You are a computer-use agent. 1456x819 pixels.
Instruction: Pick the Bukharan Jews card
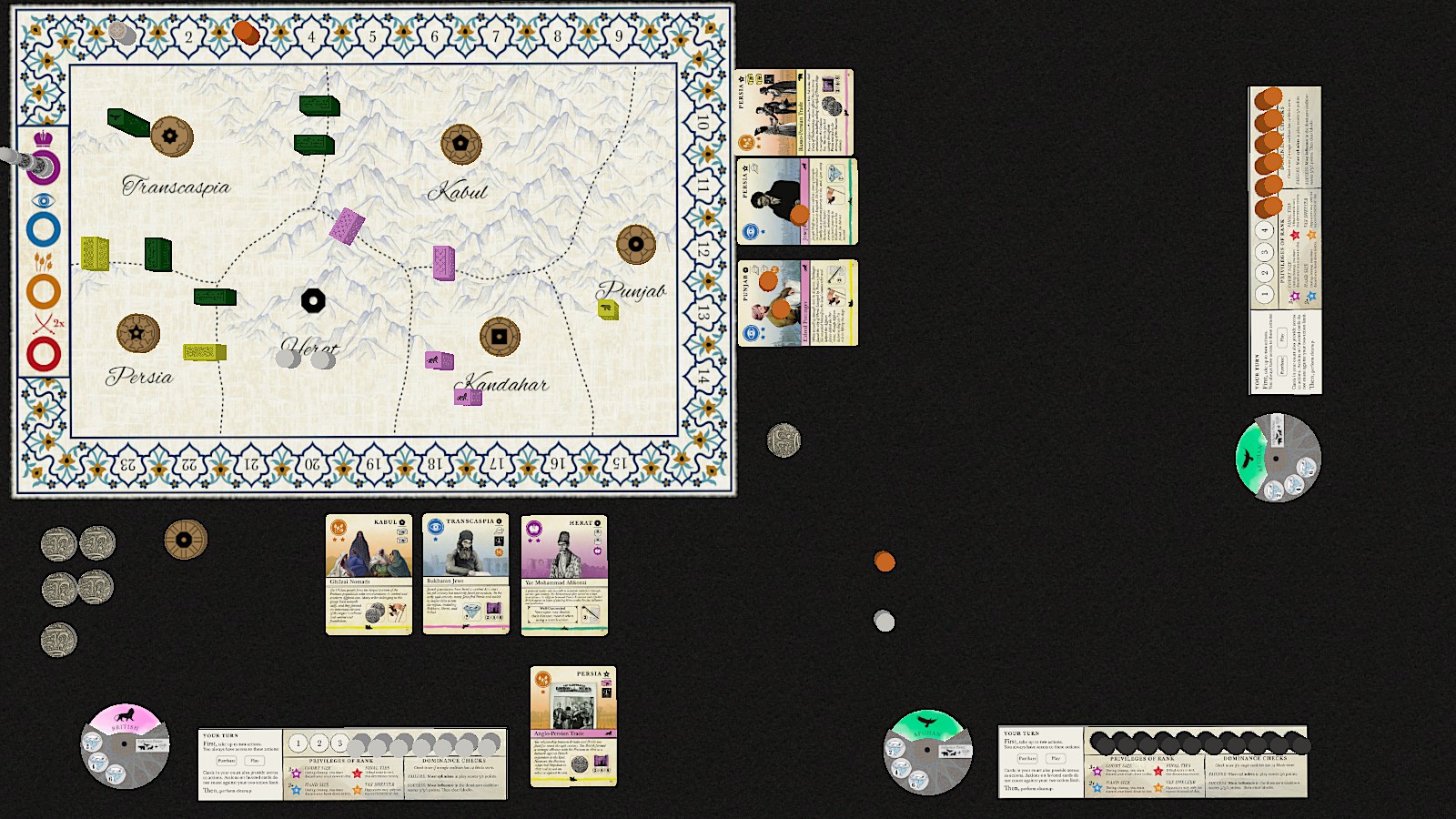(465, 574)
